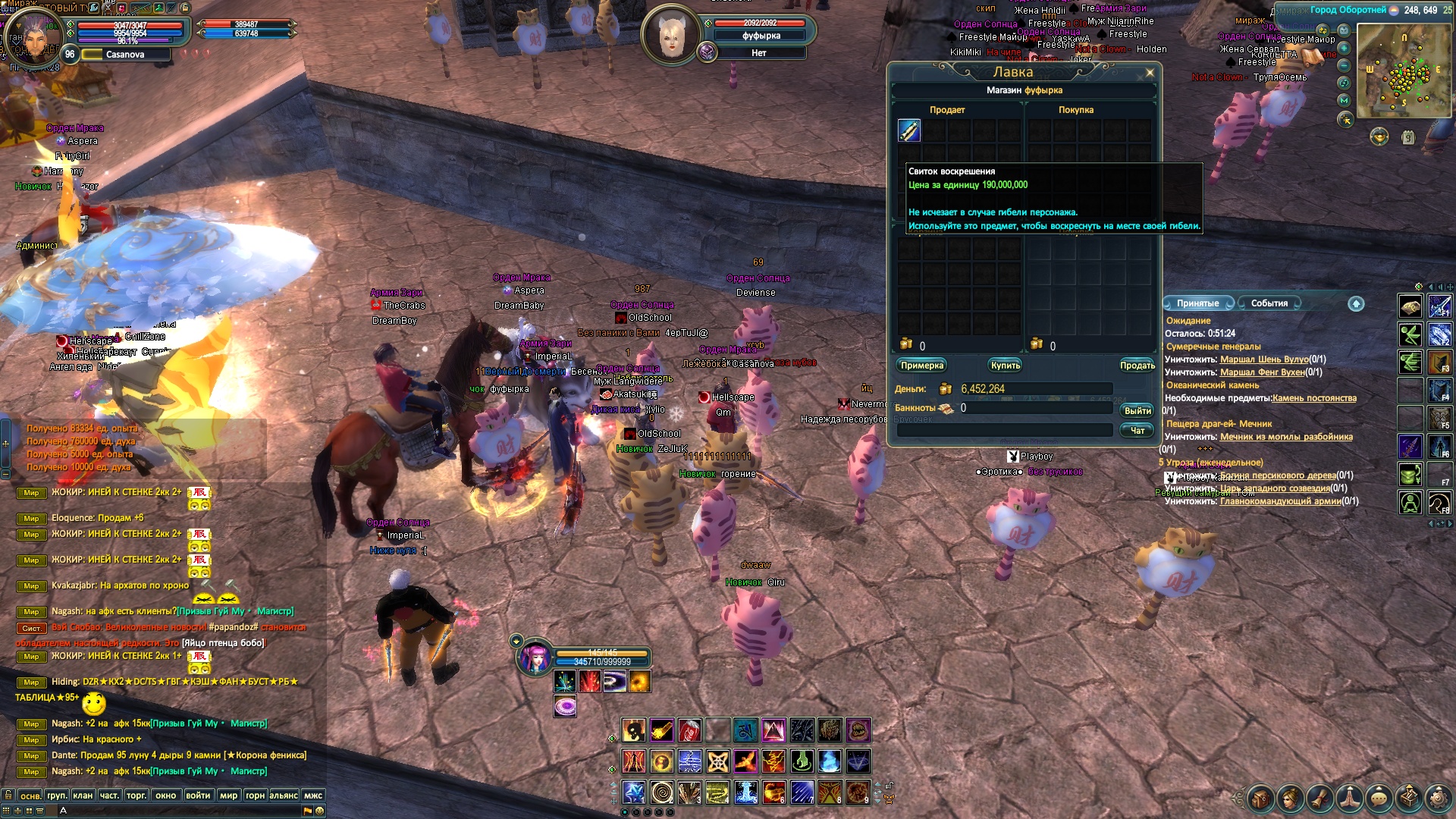
Task: Select the фуфырка target portrait
Action: pyautogui.click(x=670, y=35)
